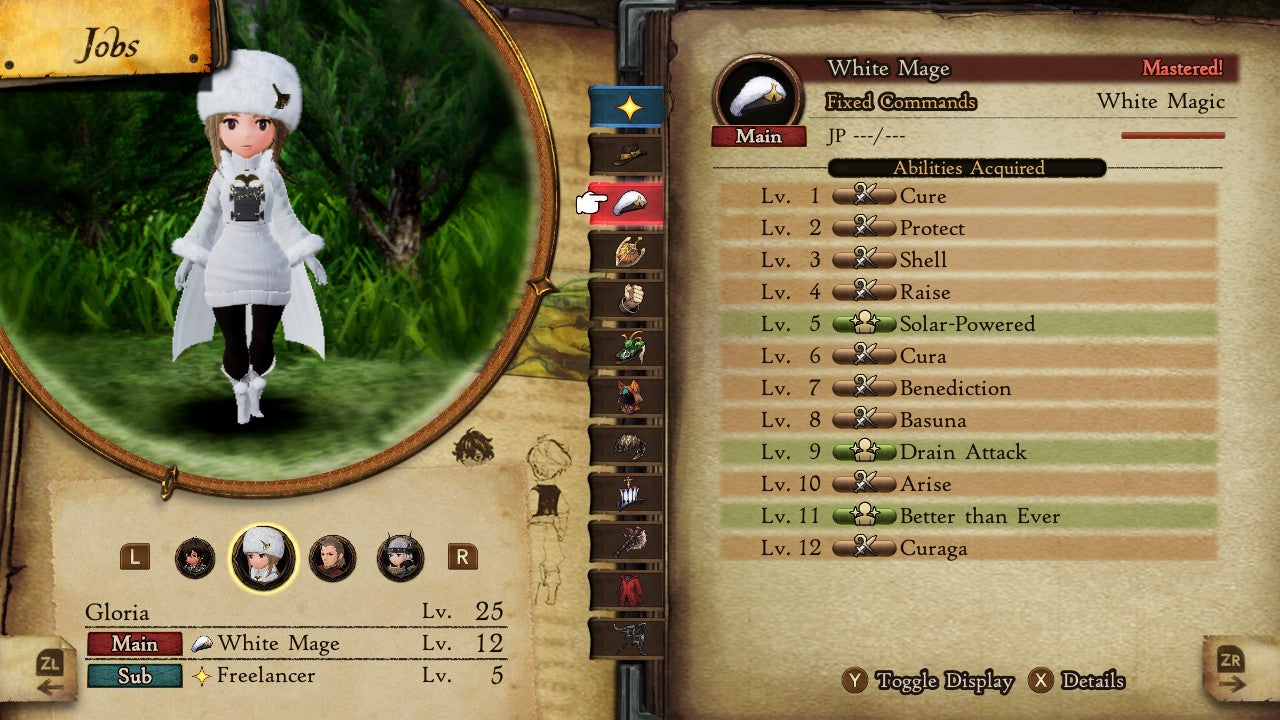Switch to the dark-haired boy's portrait
Viewport: 1280px width, 720px height.
tap(195, 558)
